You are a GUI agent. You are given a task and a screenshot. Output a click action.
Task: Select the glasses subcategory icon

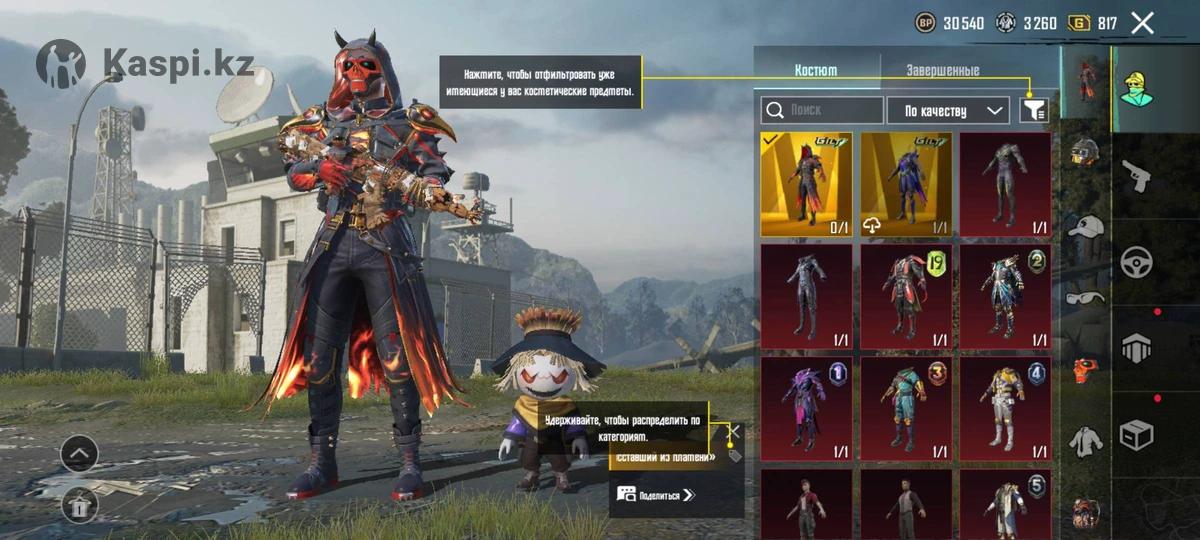1085,297
